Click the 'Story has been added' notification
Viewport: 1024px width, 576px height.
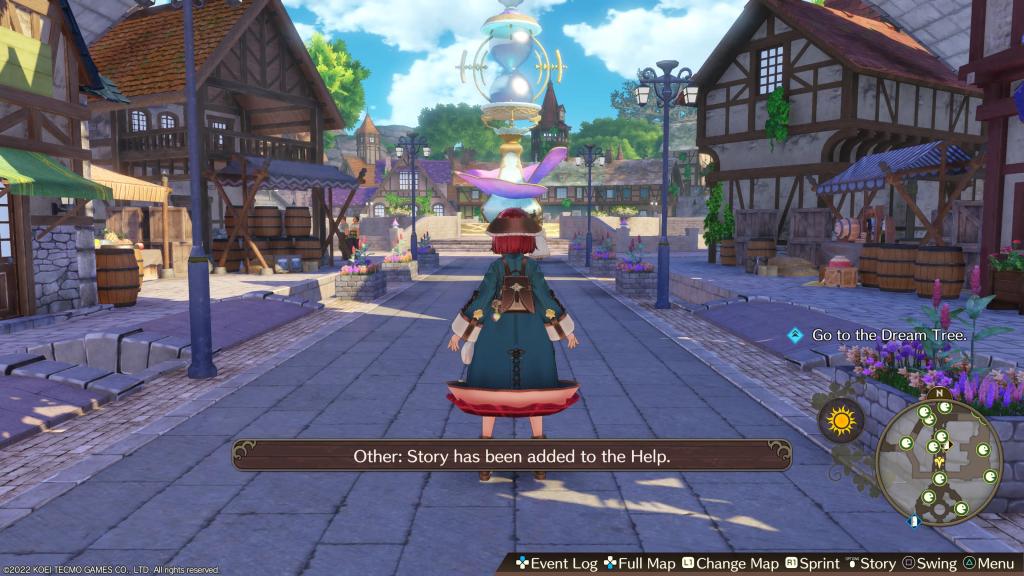(x=511, y=456)
